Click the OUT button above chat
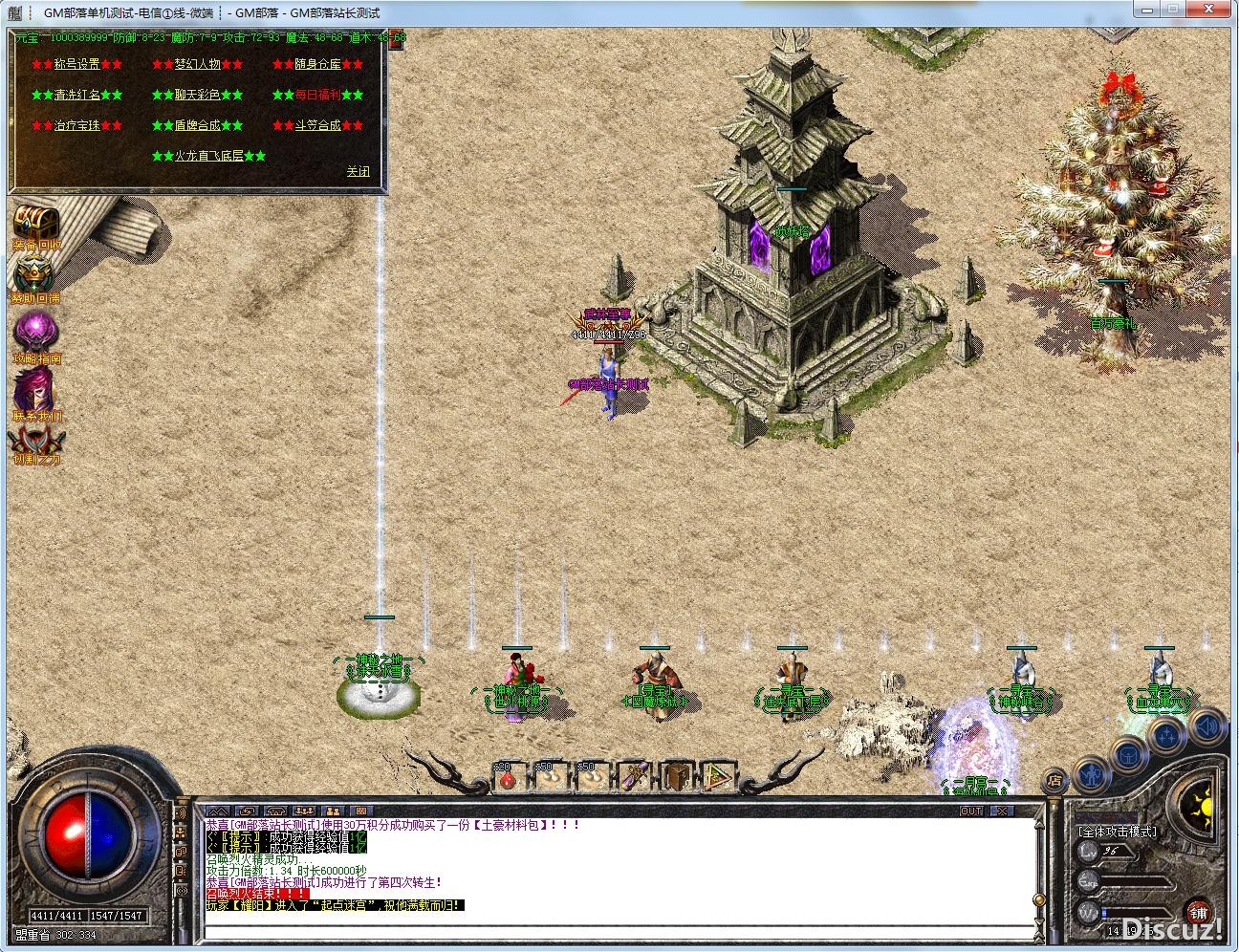The width and height of the screenshot is (1239, 952). click(971, 811)
